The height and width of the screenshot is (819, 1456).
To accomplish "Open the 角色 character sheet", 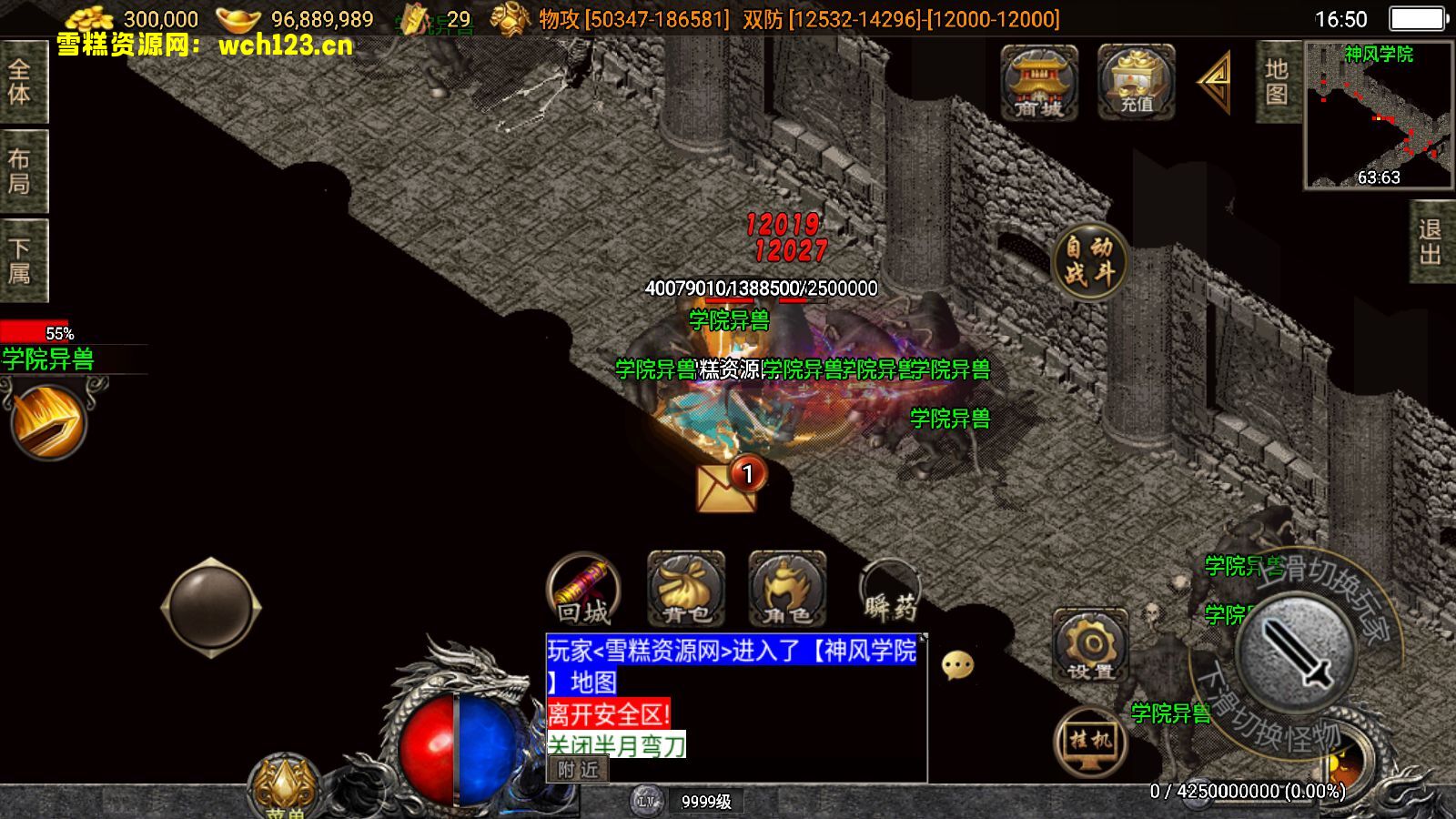I will click(787, 590).
